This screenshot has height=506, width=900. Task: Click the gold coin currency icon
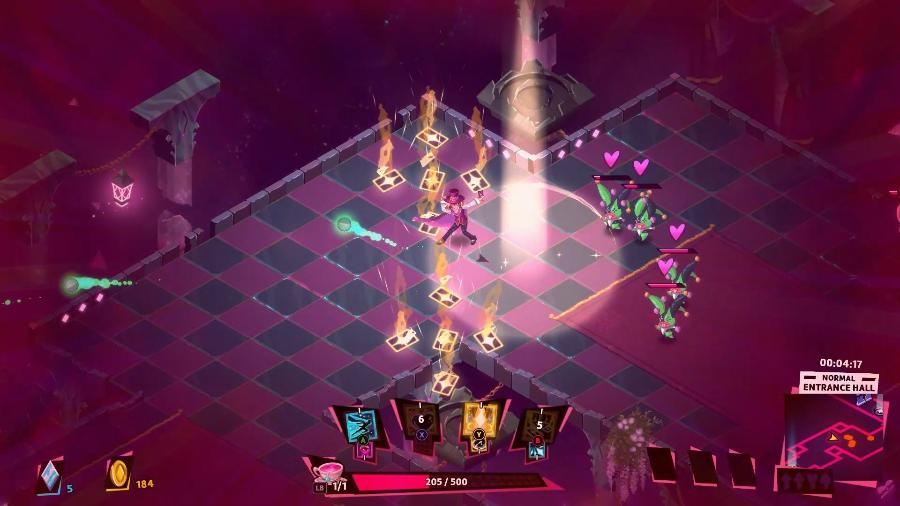(x=118, y=473)
